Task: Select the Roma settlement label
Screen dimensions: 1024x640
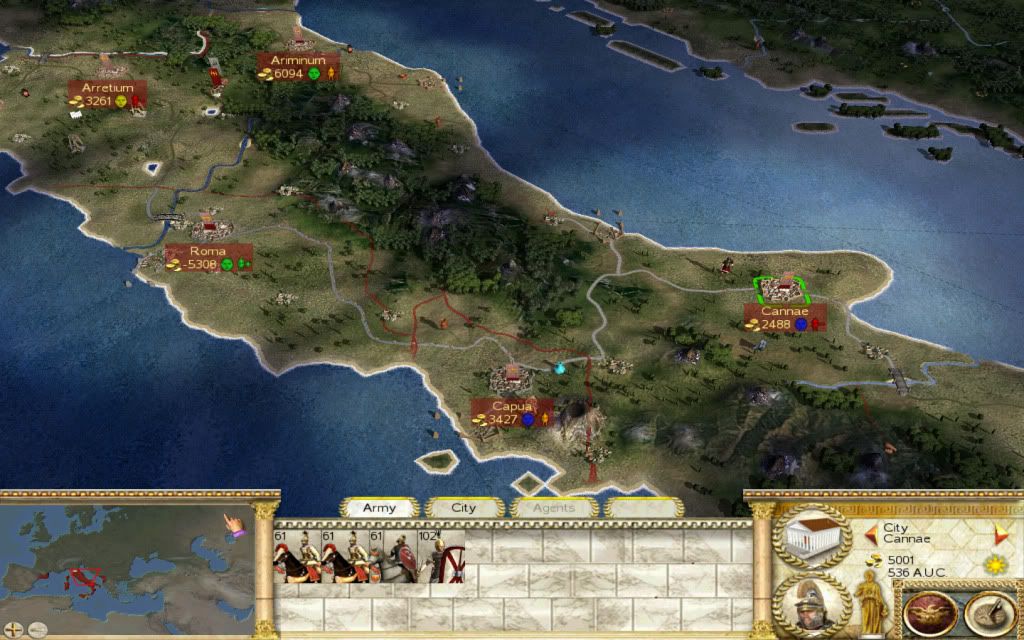Action: tap(208, 257)
